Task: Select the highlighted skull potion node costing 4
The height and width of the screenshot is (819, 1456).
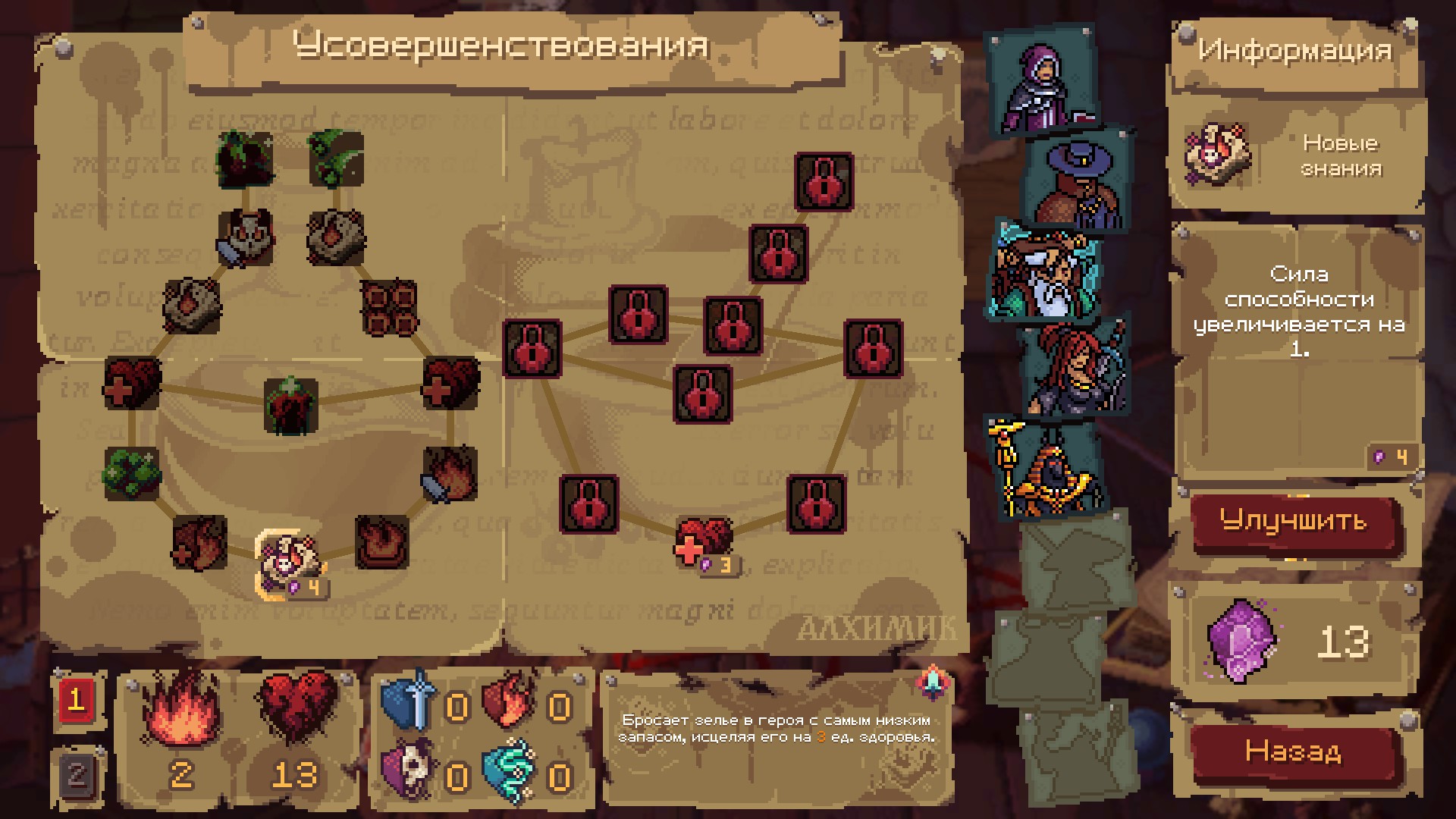Action: pyautogui.click(x=287, y=562)
